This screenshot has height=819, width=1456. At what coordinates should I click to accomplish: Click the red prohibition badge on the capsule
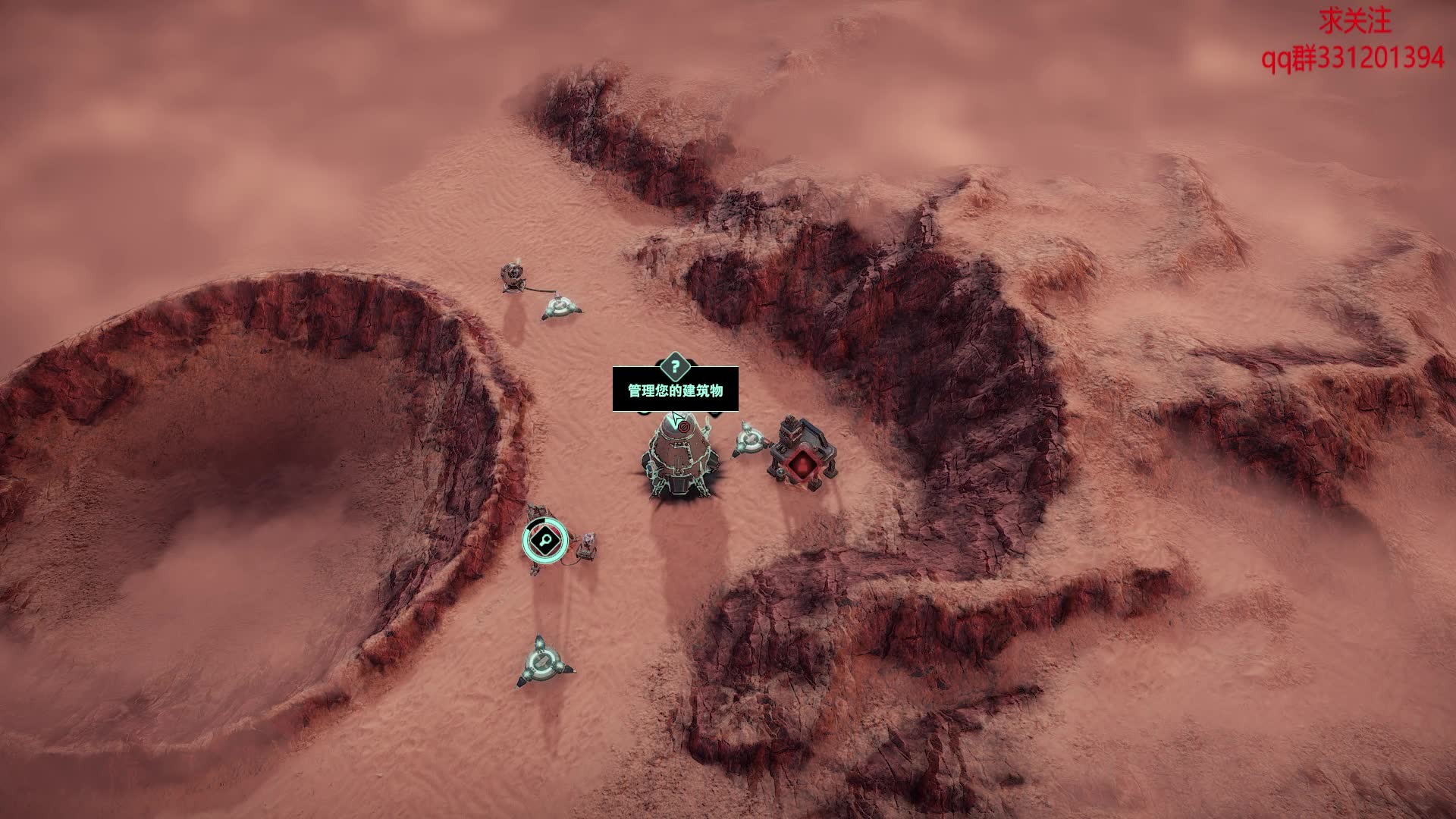click(x=685, y=427)
